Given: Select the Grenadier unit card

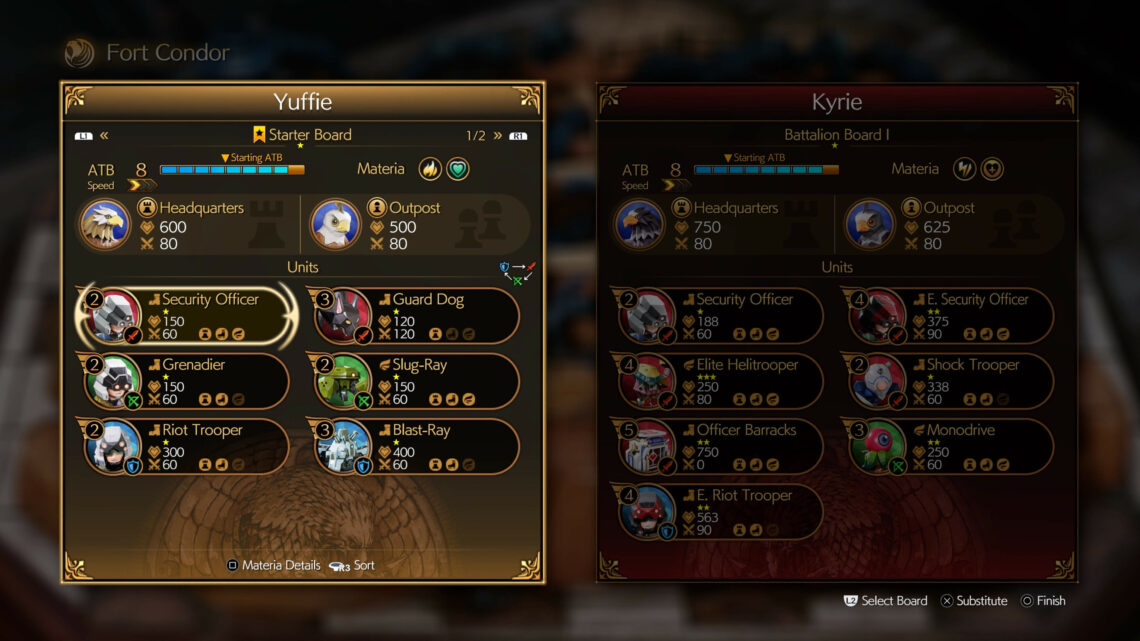Looking at the screenshot, I should (186, 381).
